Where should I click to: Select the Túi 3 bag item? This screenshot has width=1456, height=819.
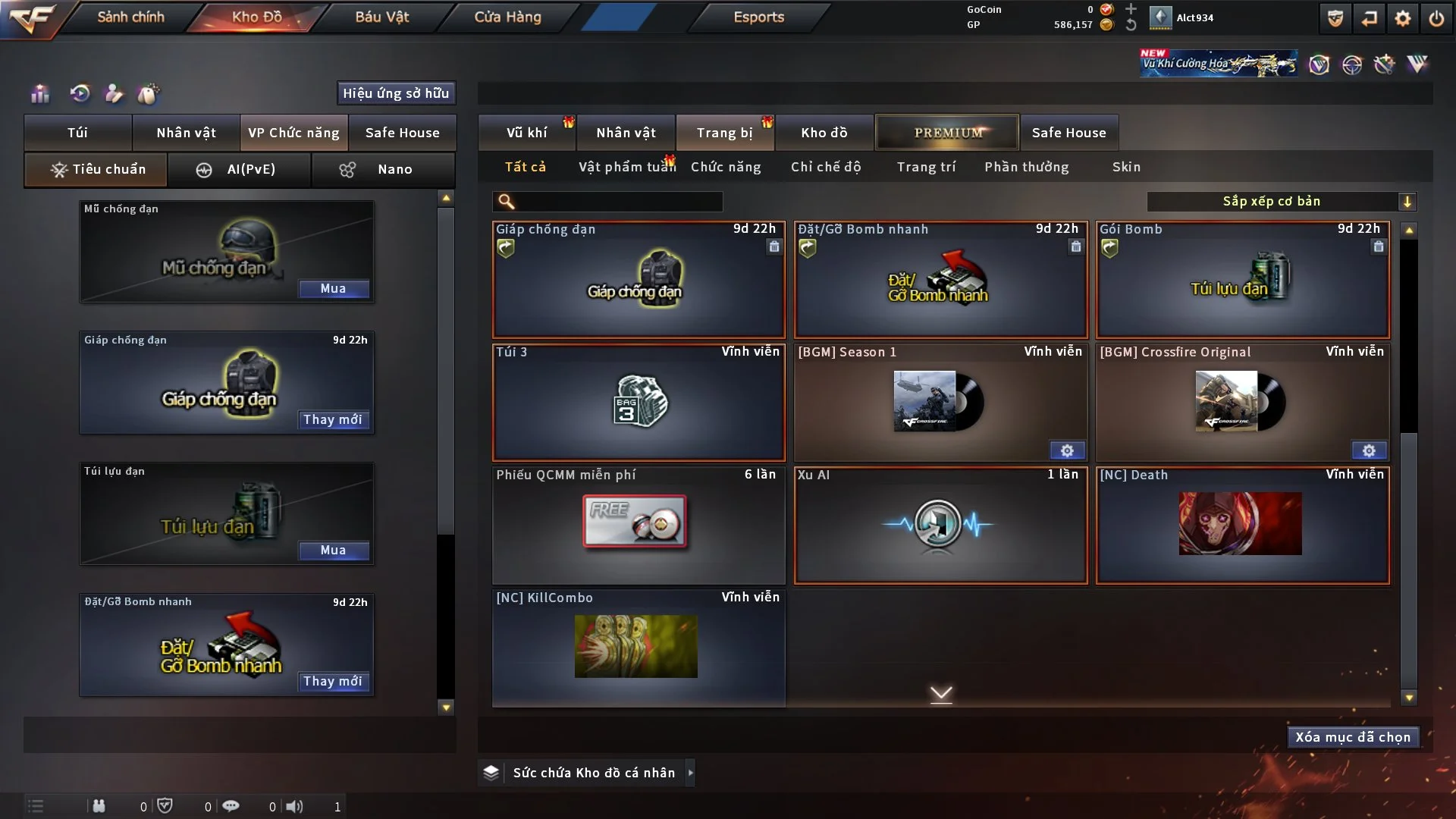(639, 402)
